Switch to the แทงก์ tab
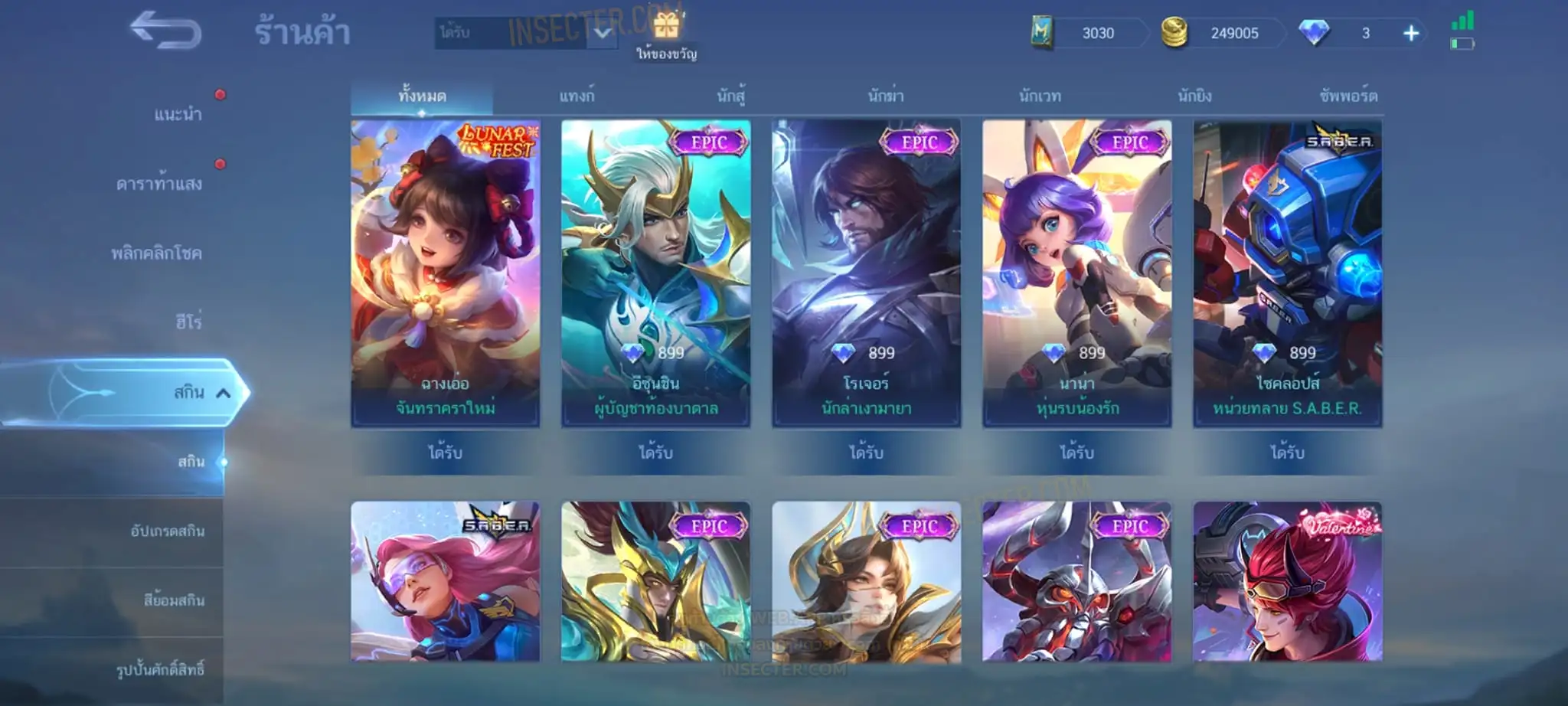1568x706 pixels. point(577,96)
